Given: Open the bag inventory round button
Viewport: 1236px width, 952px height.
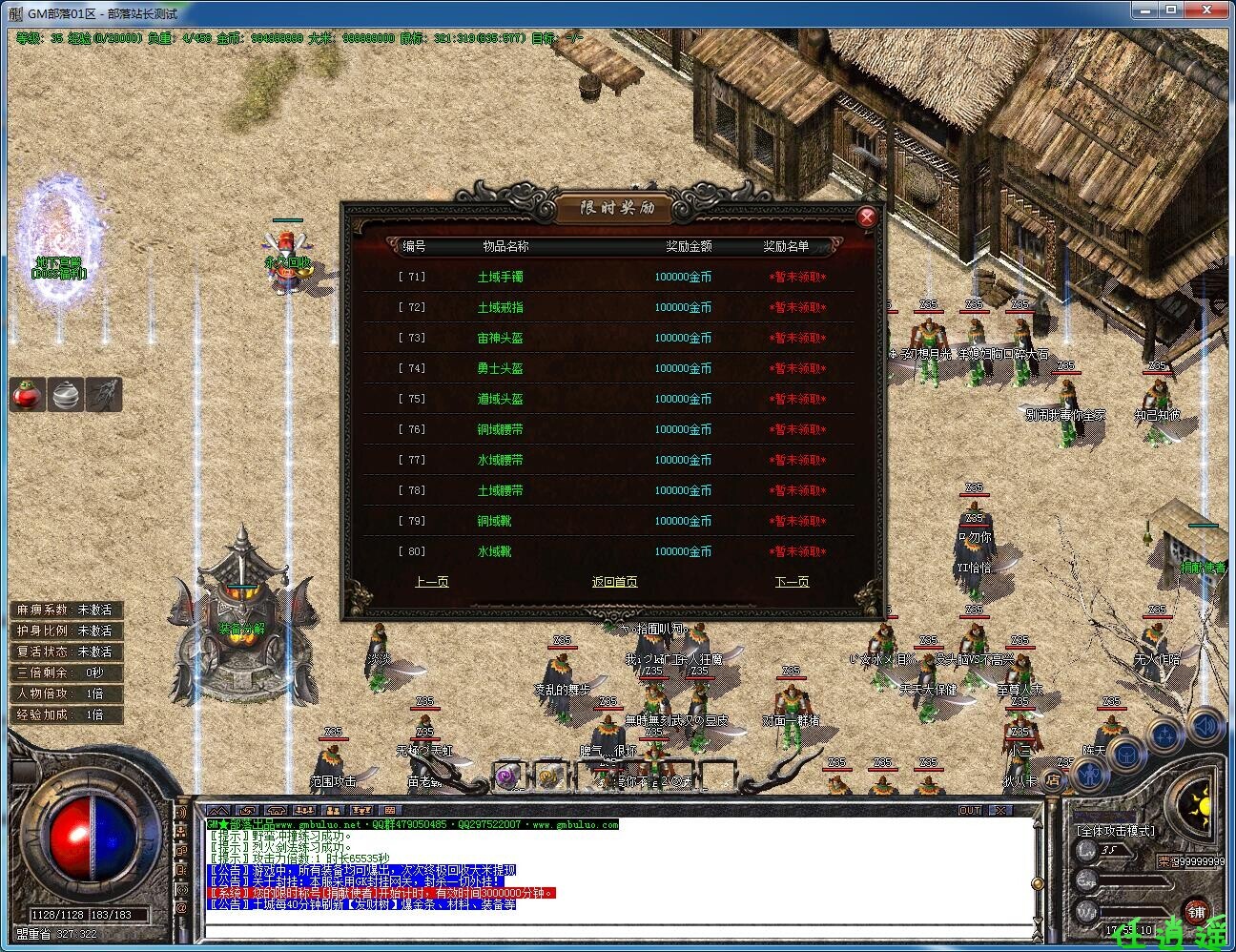Looking at the screenshot, I should click(1126, 755).
